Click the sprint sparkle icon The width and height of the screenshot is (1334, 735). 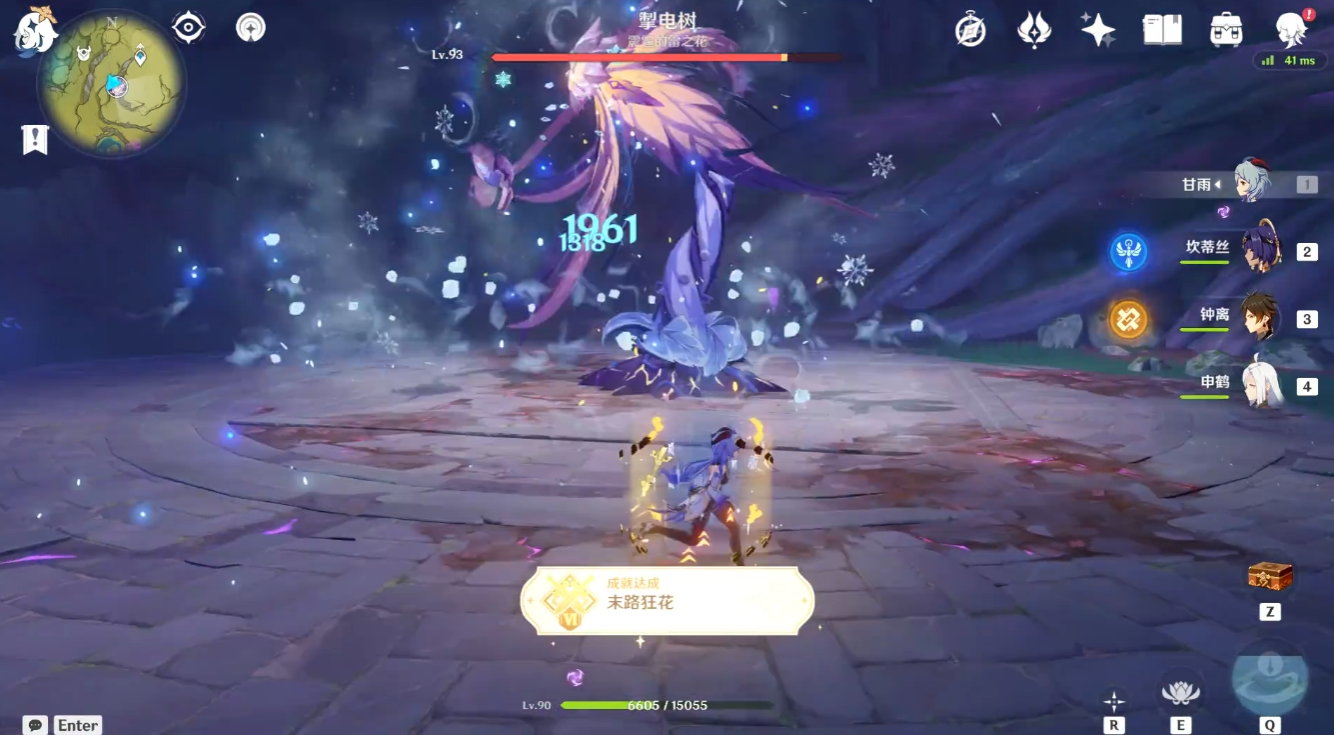click(1113, 700)
